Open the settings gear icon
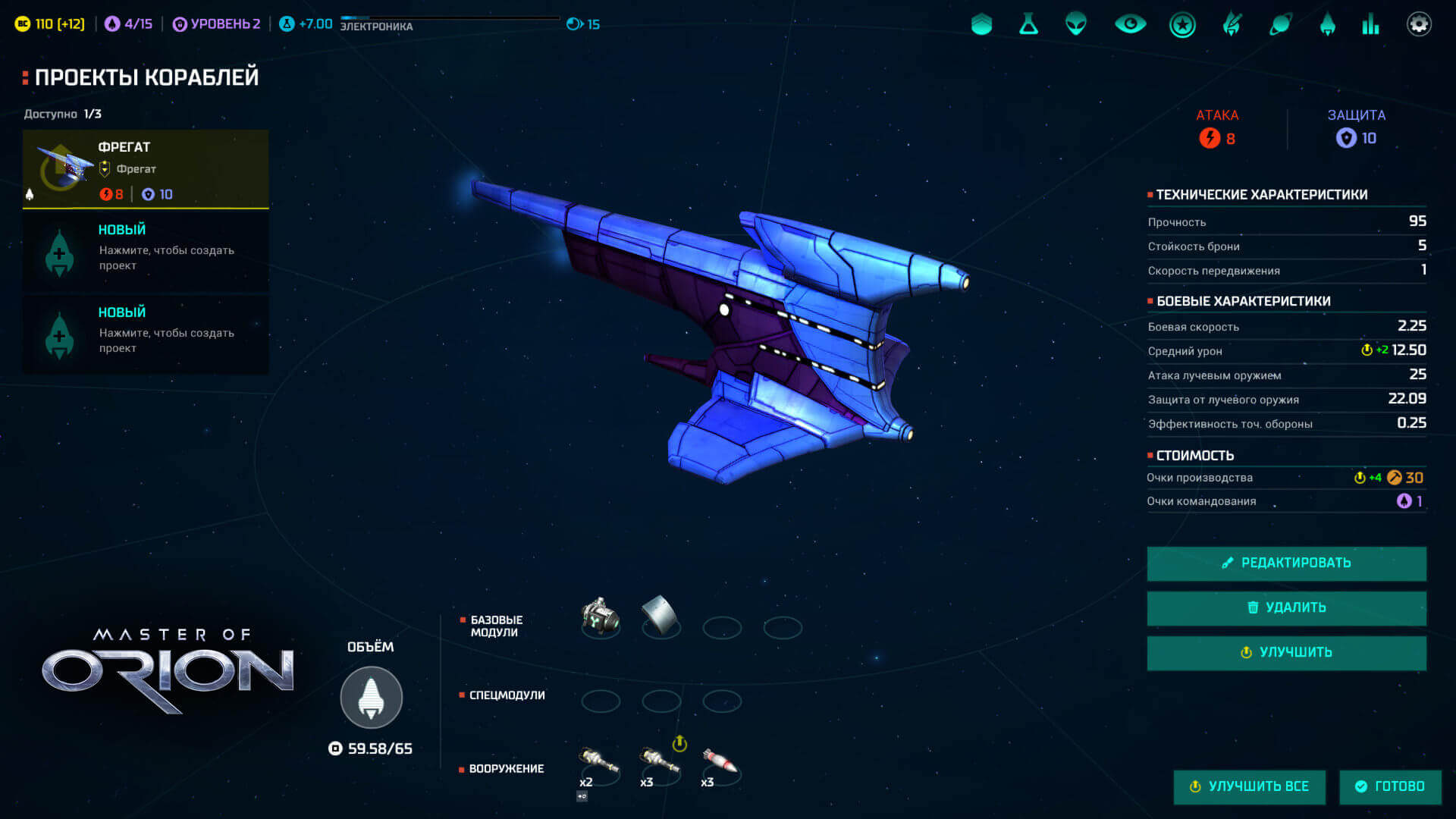 [x=1419, y=24]
